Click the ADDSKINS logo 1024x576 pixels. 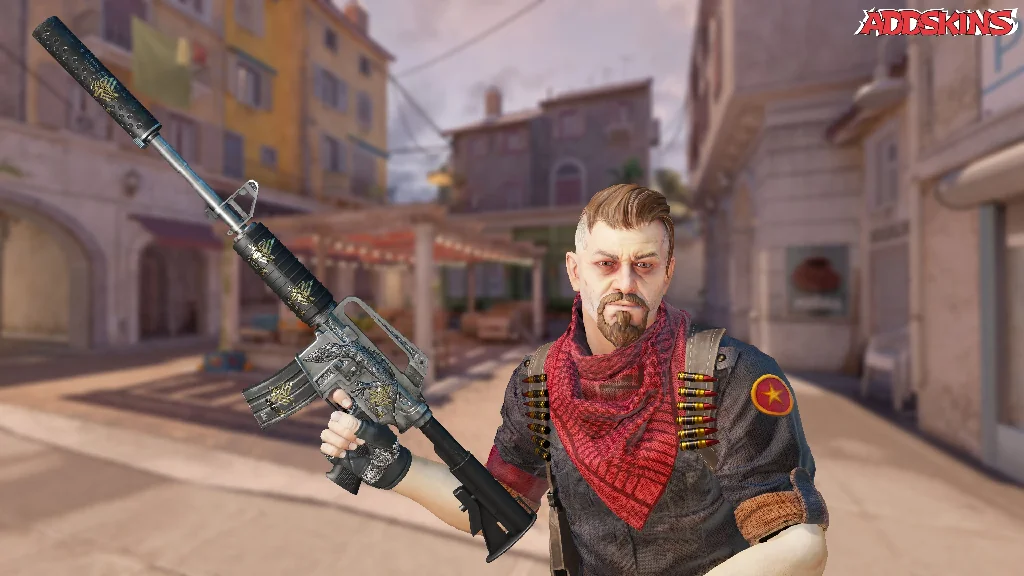coord(938,22)
